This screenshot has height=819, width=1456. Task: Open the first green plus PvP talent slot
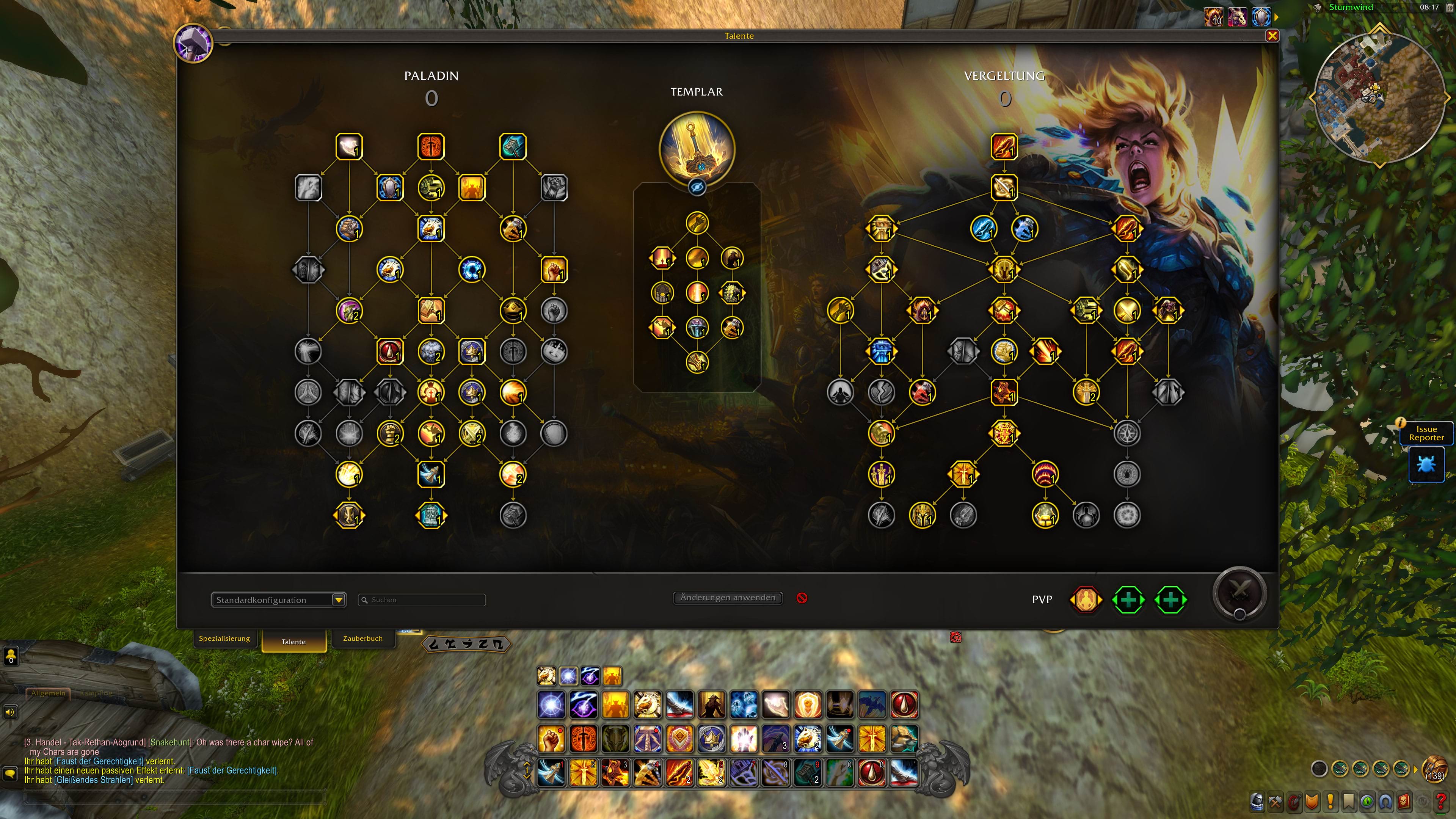point(1128,600)
